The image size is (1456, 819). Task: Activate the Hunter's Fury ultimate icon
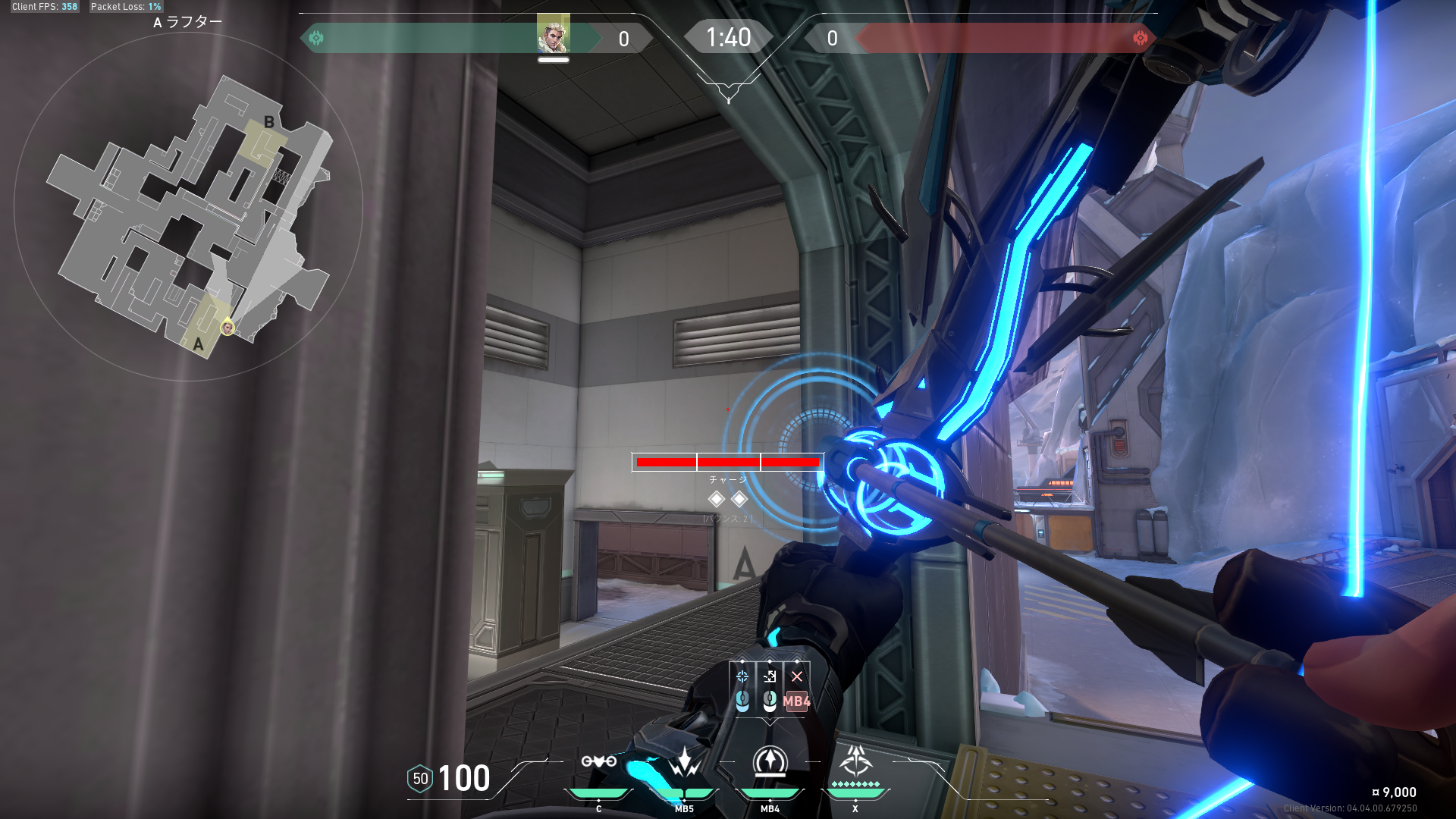click(855, 760)
